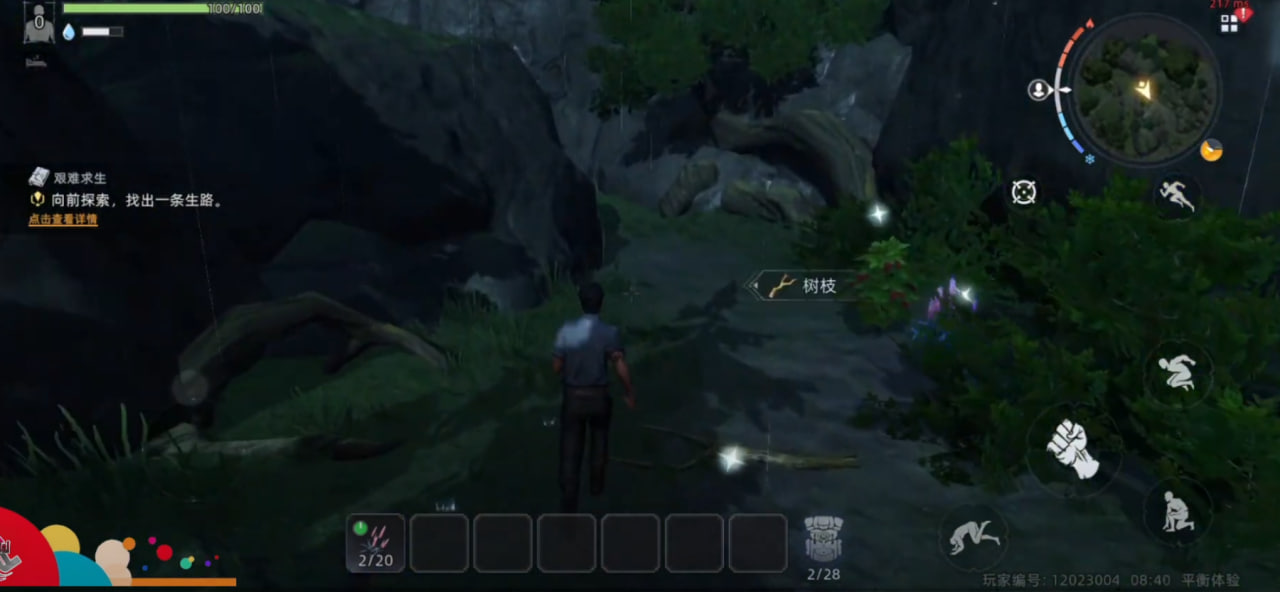Image resolution: width=1280 pixels, height=592 pixels.
Task: Open the backpack showing 2/28
Action: click(x=823, y=544)
